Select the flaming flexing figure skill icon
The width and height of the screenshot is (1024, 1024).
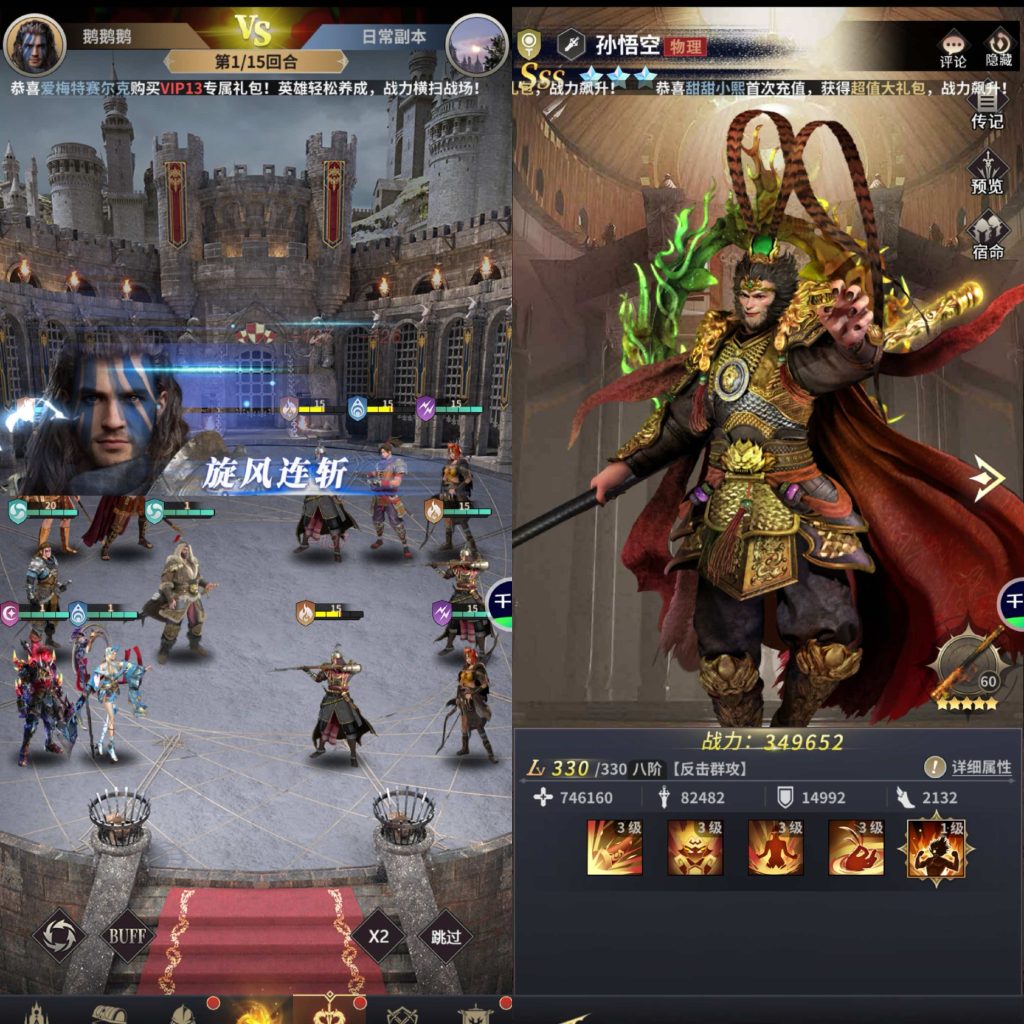coord(935,848)
